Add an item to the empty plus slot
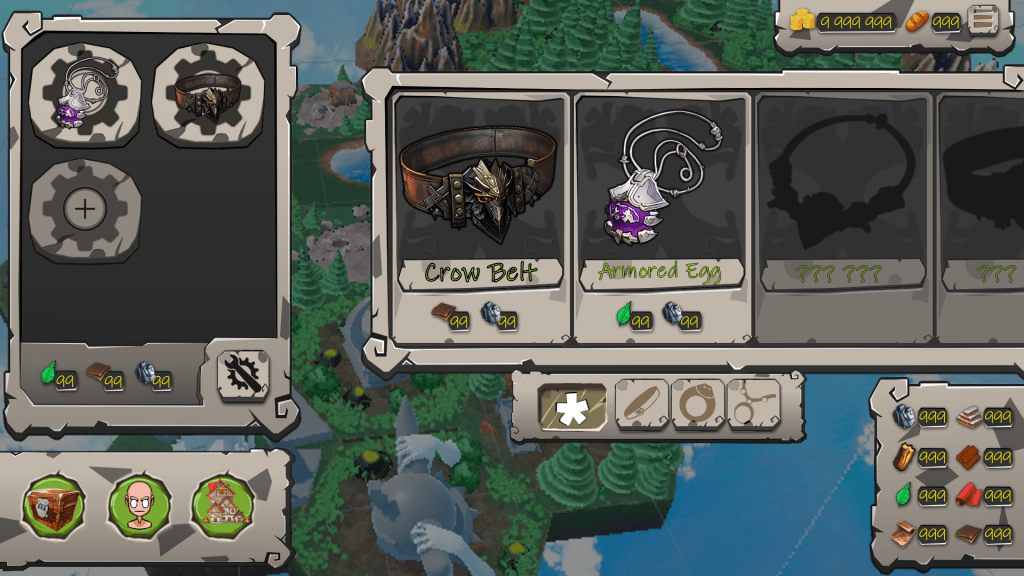 [85, 210]
